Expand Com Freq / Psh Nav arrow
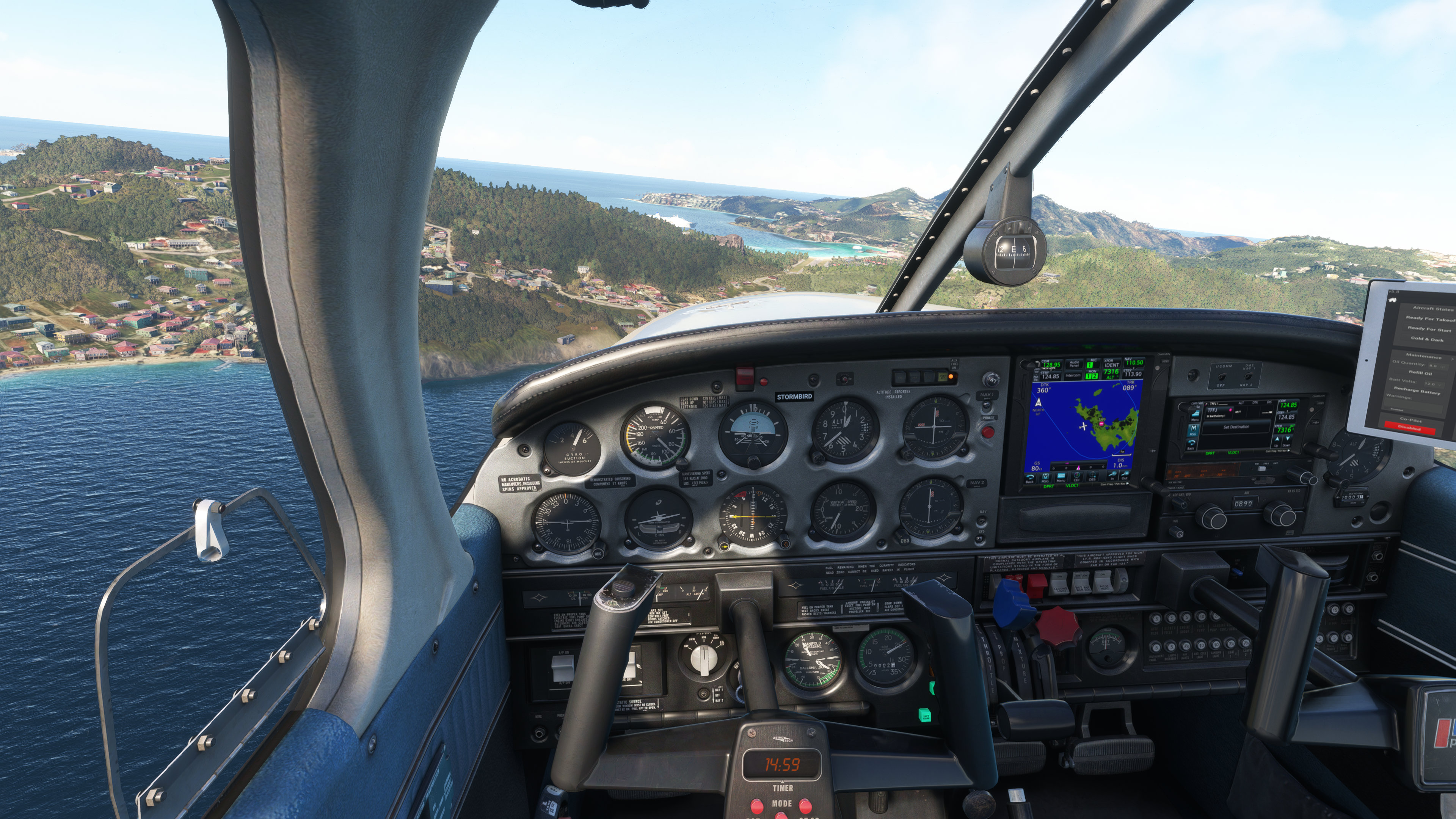Screen dimensions: 1456x819 (1128, 484)
